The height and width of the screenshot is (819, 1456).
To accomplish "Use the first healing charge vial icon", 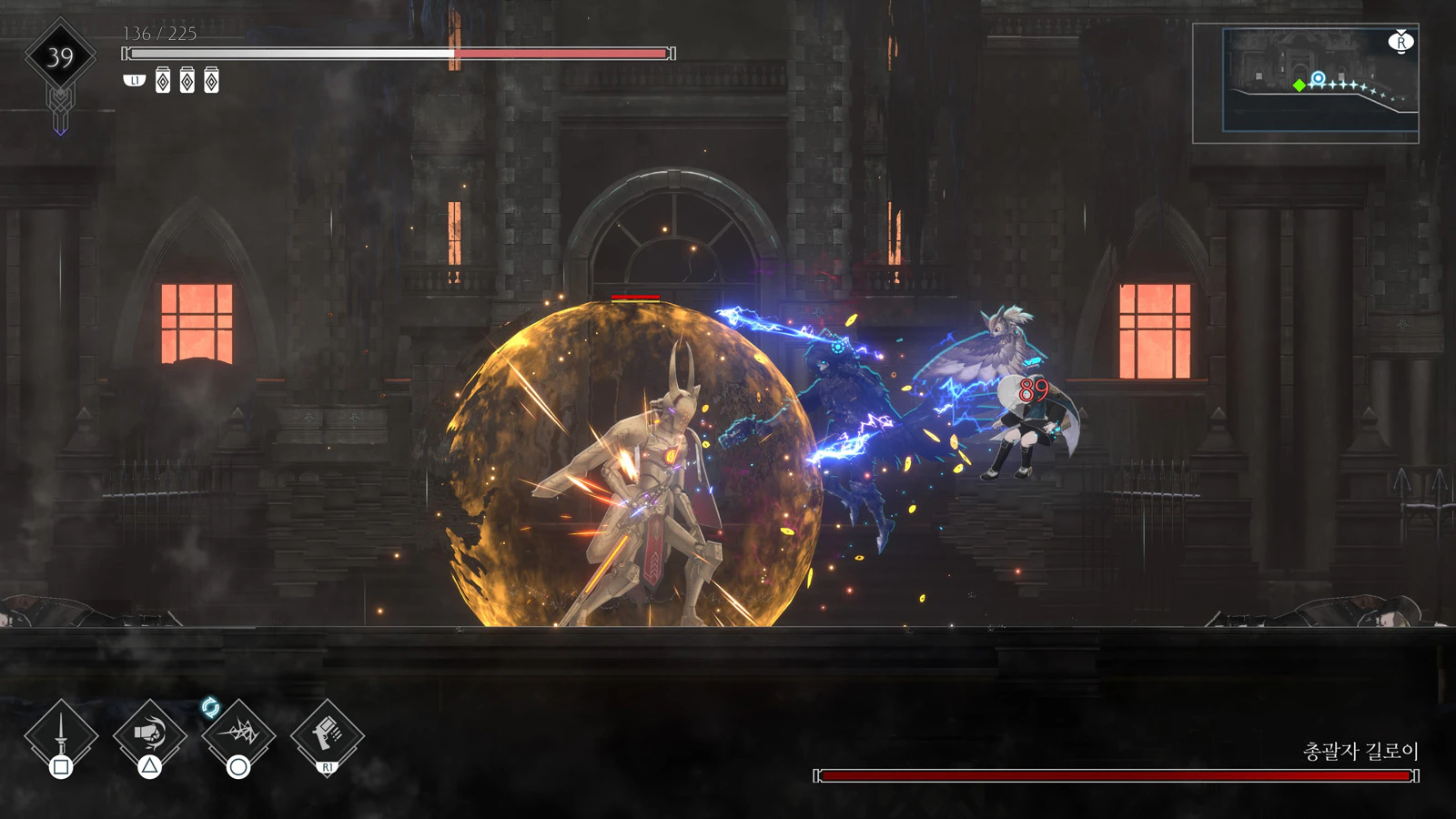I will (x=163, y=81).
